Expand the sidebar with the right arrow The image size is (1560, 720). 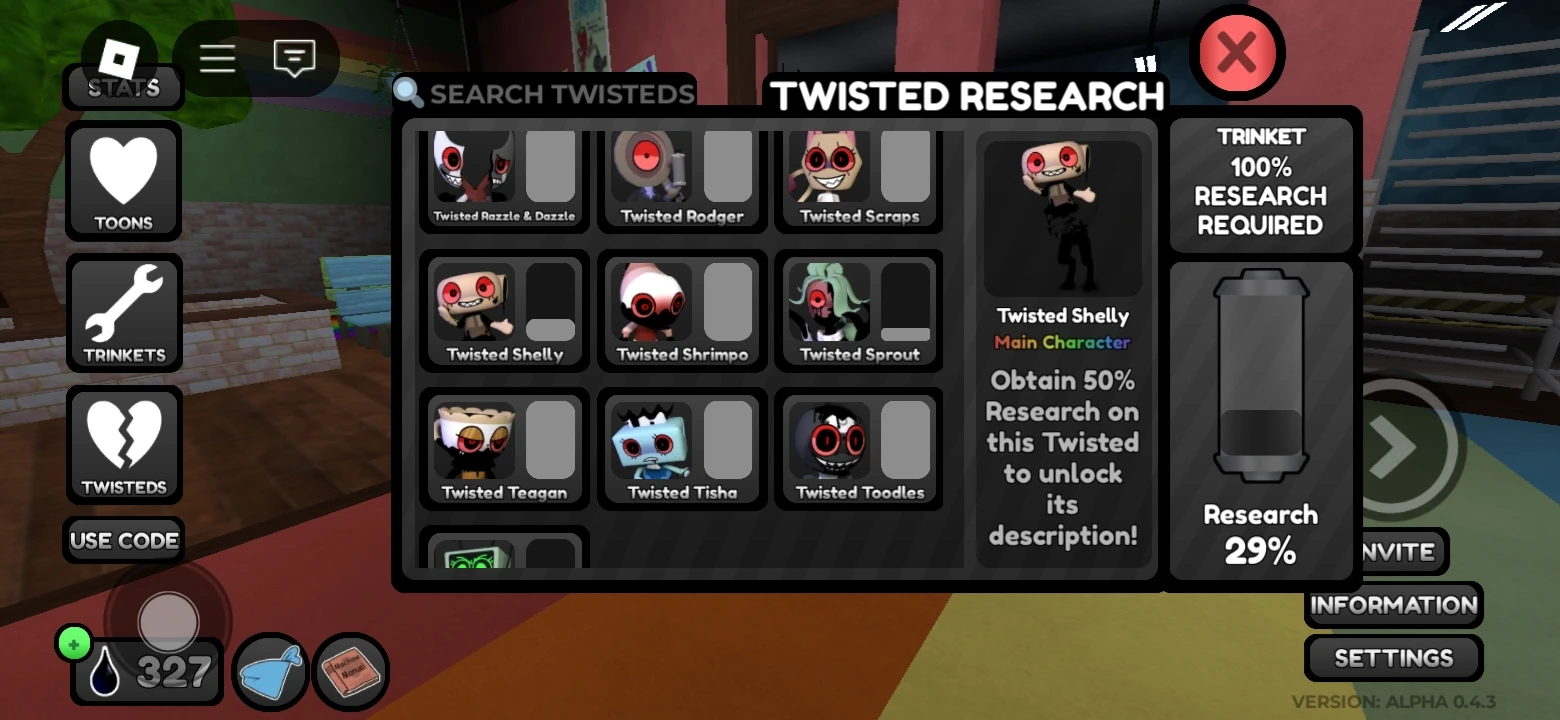click(1392, 447)
